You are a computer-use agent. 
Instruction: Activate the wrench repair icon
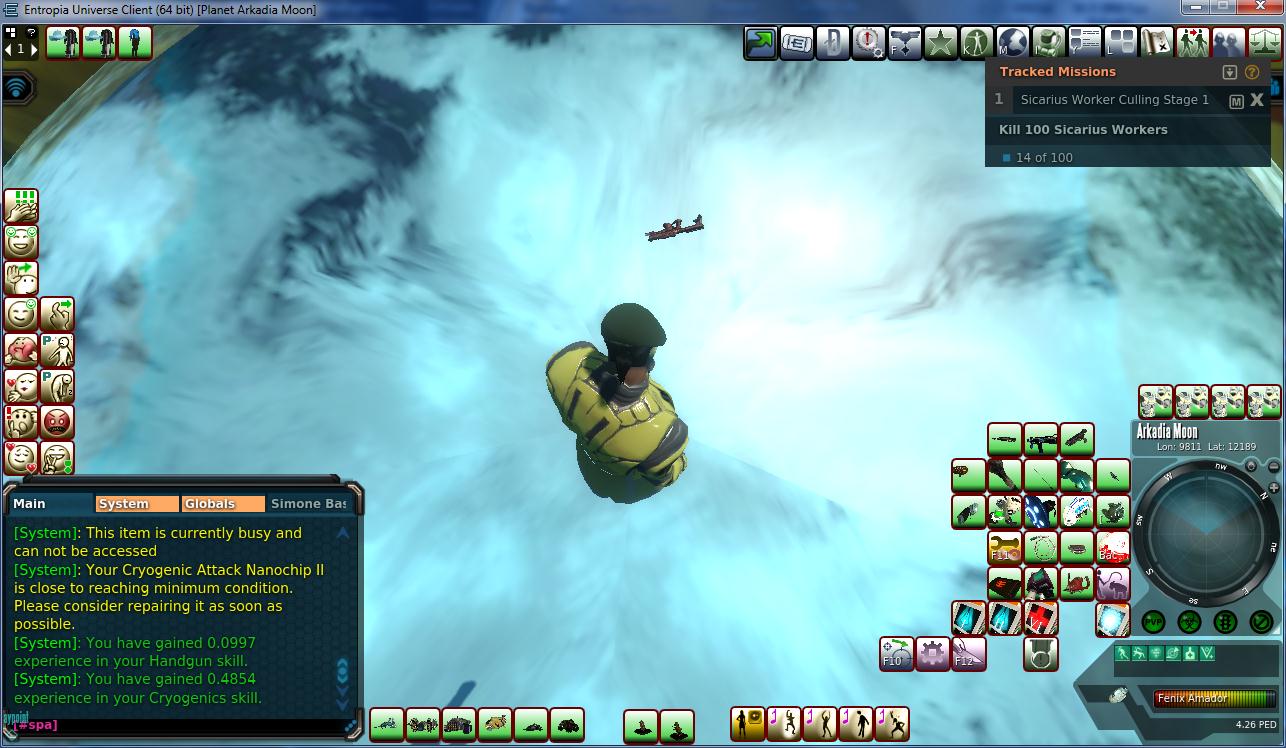(1004, 547)
